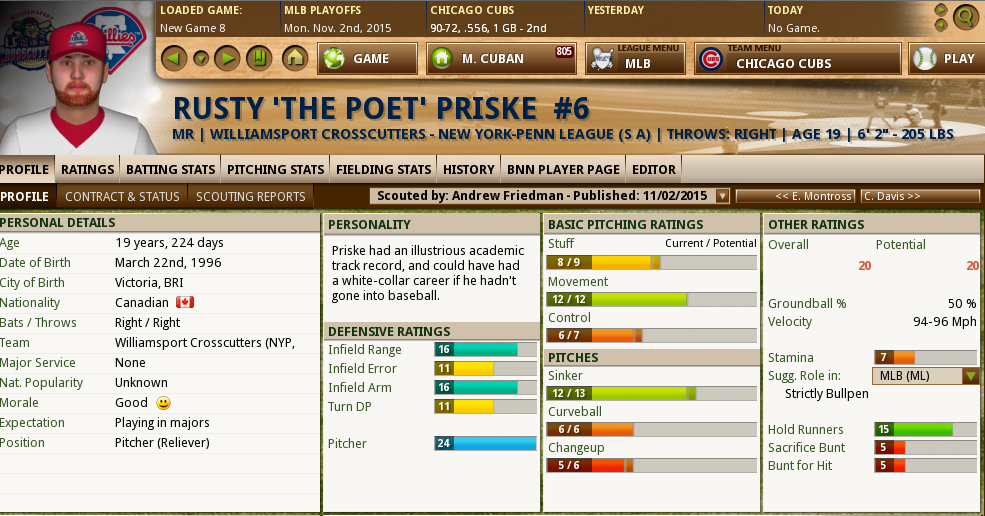The image size is (985, 516).
Task: Switch to the Ratings tab
Action: tap(87, 169)
